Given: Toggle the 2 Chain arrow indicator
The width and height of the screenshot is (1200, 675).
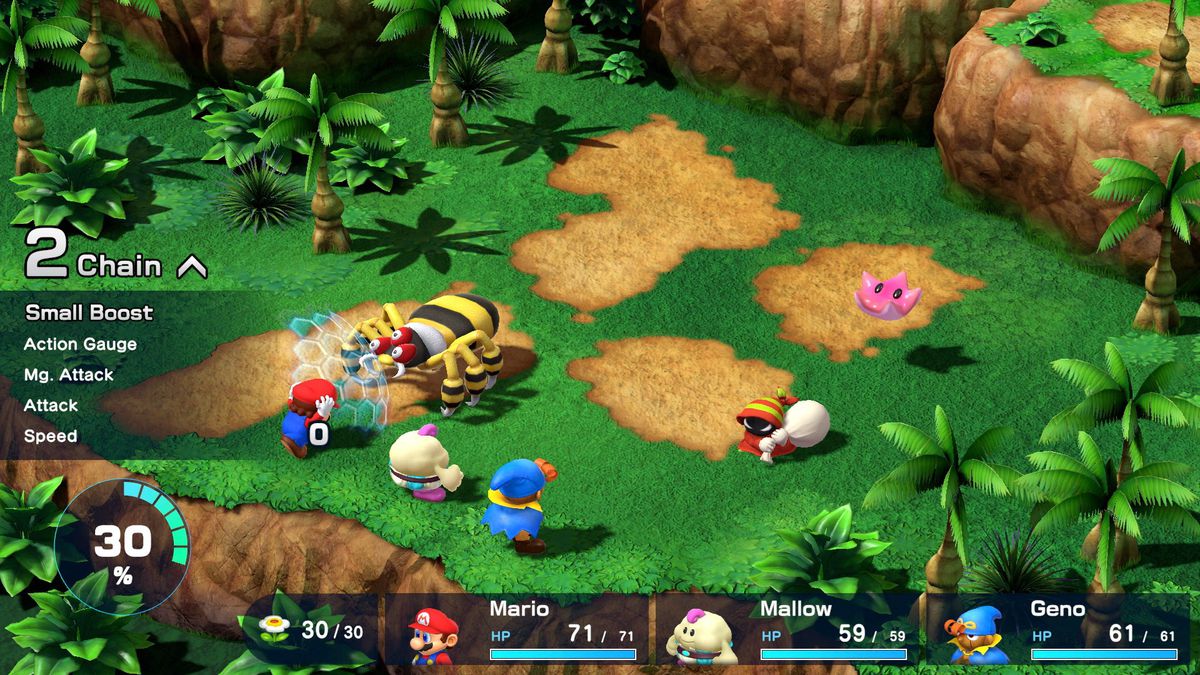Looking at the screenshot, I should 191,267.
